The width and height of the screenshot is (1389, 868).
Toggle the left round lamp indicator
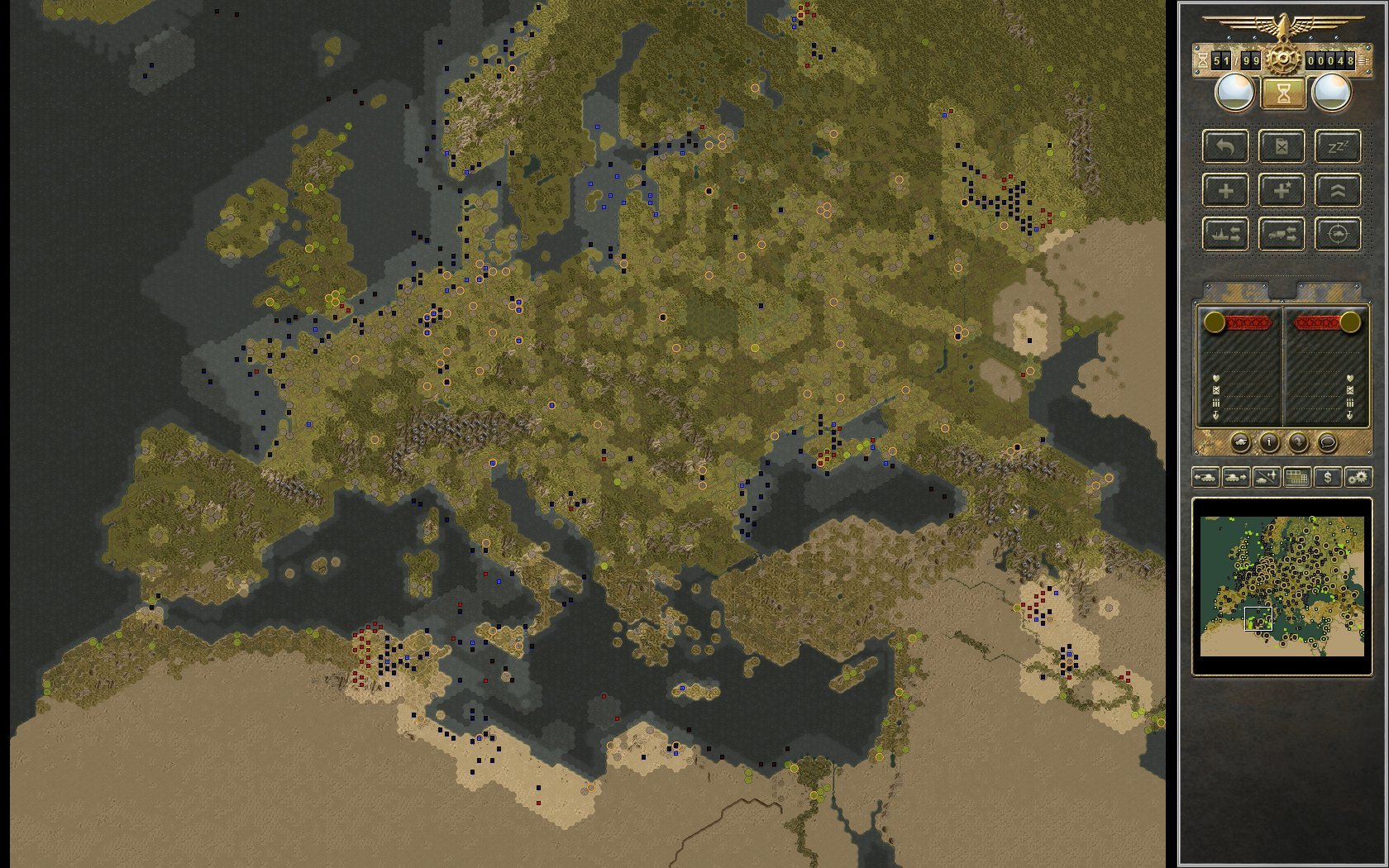pos(1234,91)
